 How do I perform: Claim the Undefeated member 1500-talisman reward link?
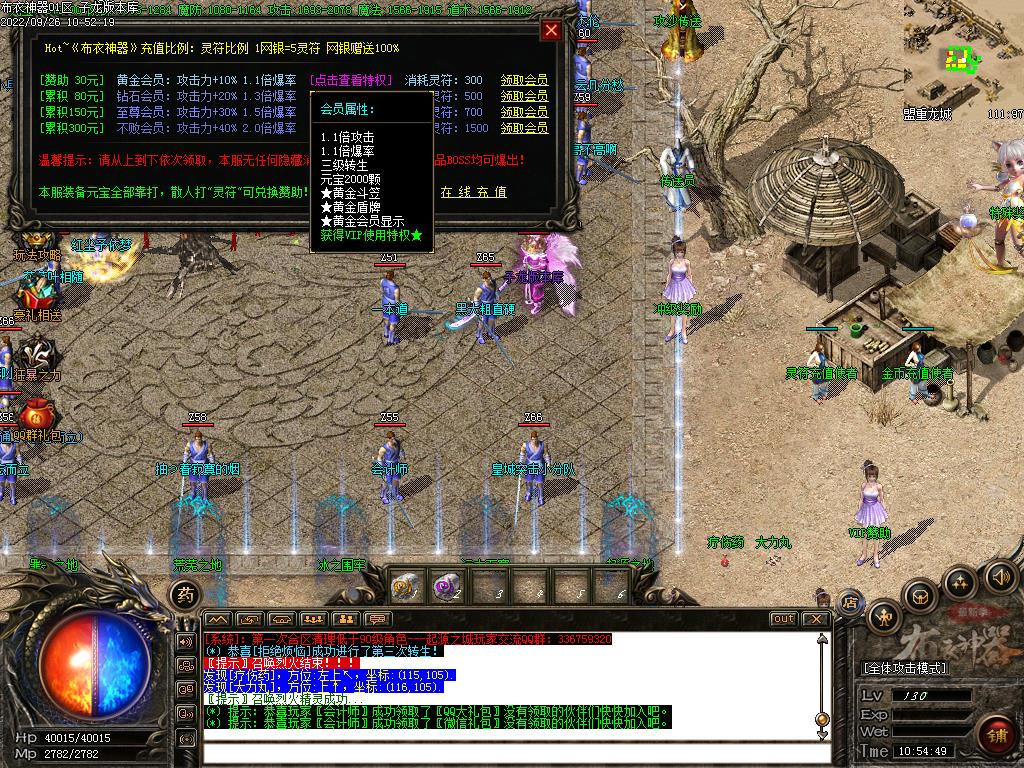point(524,128)
